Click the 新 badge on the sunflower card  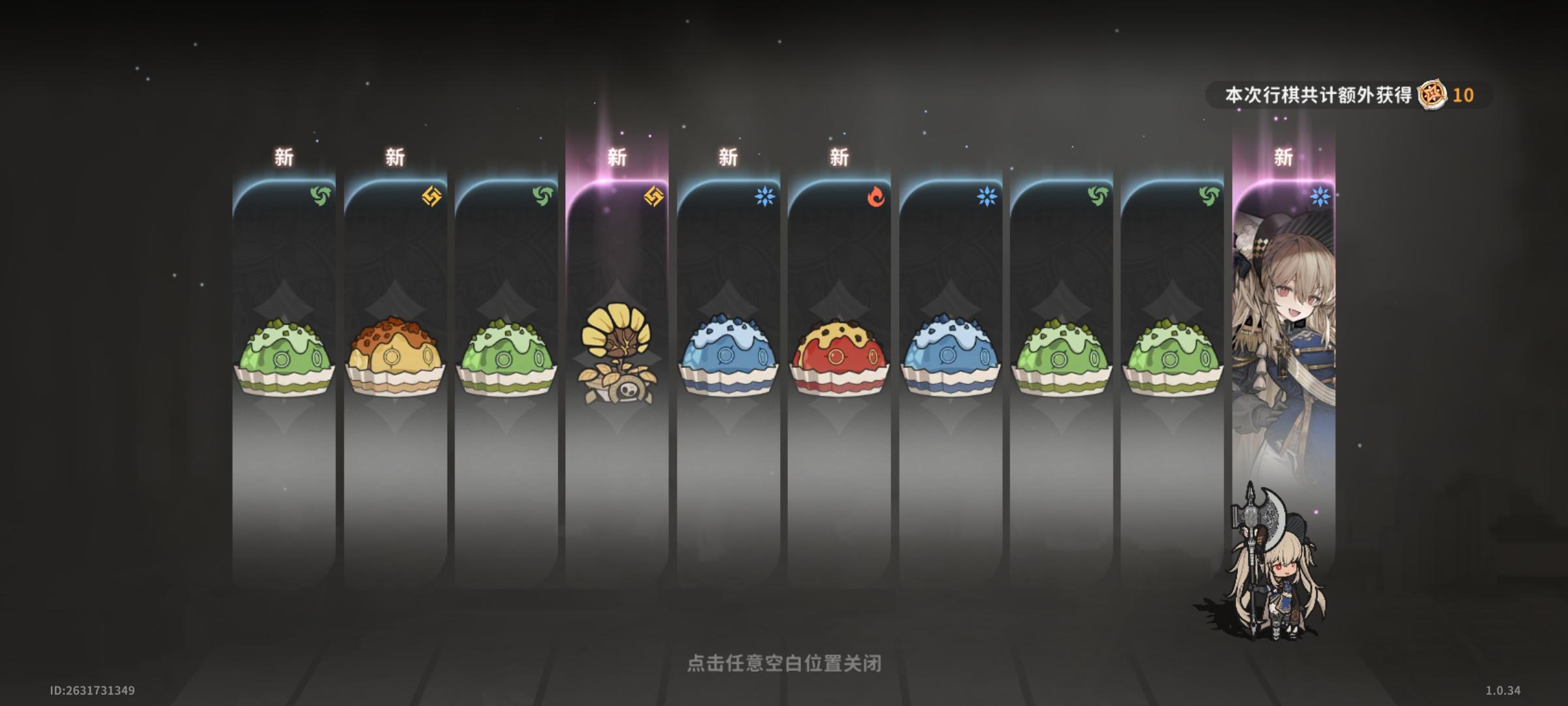pos(617,157)
